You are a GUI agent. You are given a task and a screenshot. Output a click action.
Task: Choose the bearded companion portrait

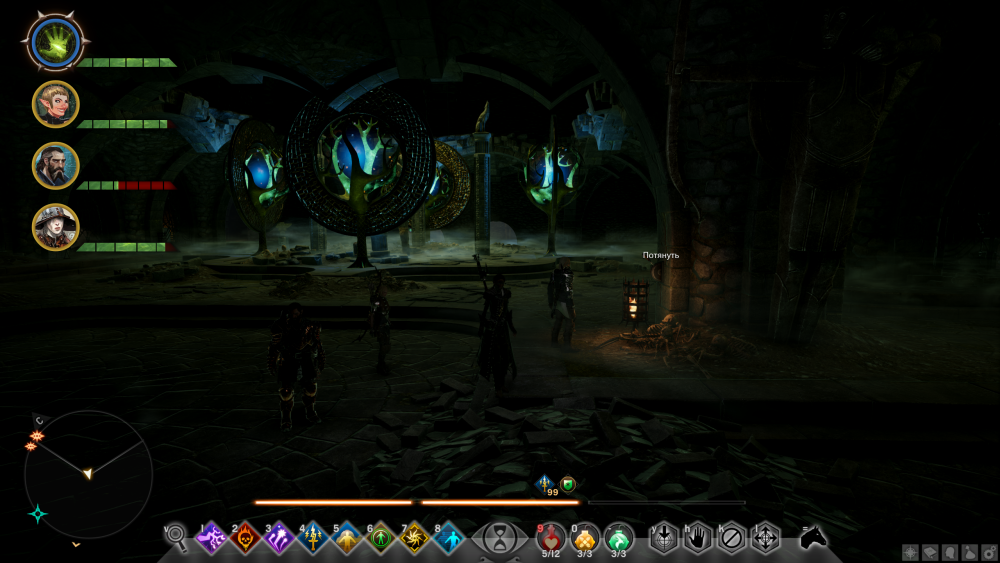point(55,165)
